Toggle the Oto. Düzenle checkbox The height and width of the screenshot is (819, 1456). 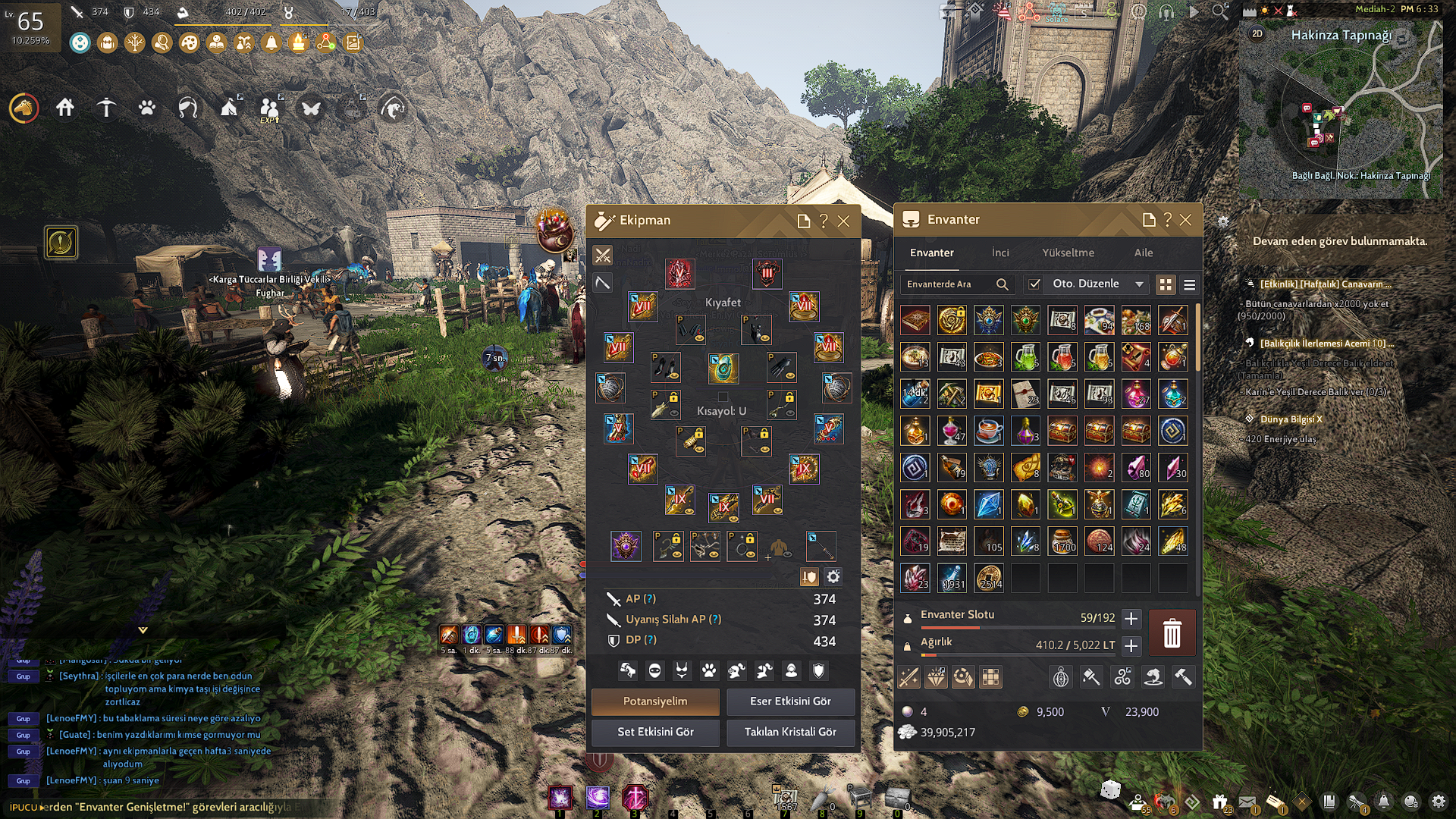[x=1034, y=284]
